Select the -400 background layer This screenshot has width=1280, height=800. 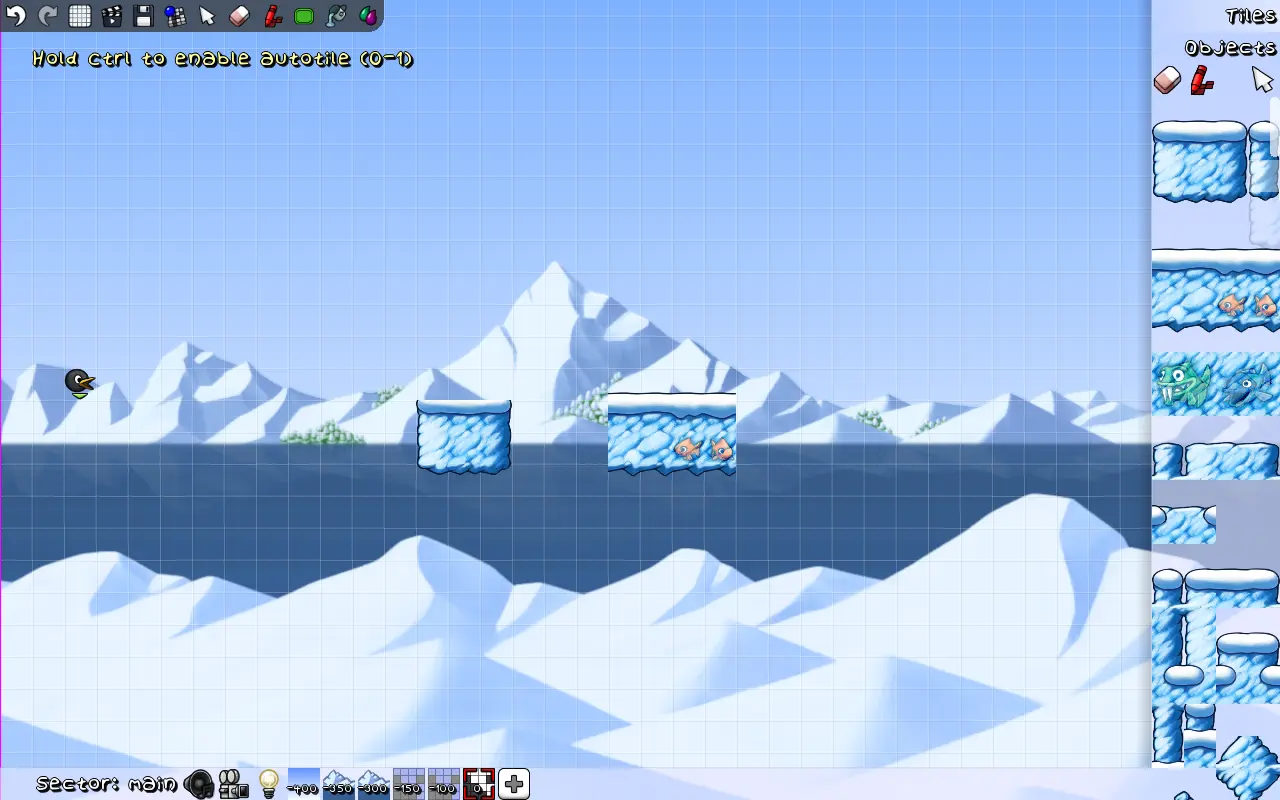pyautogui.click(x=301, y=784)
